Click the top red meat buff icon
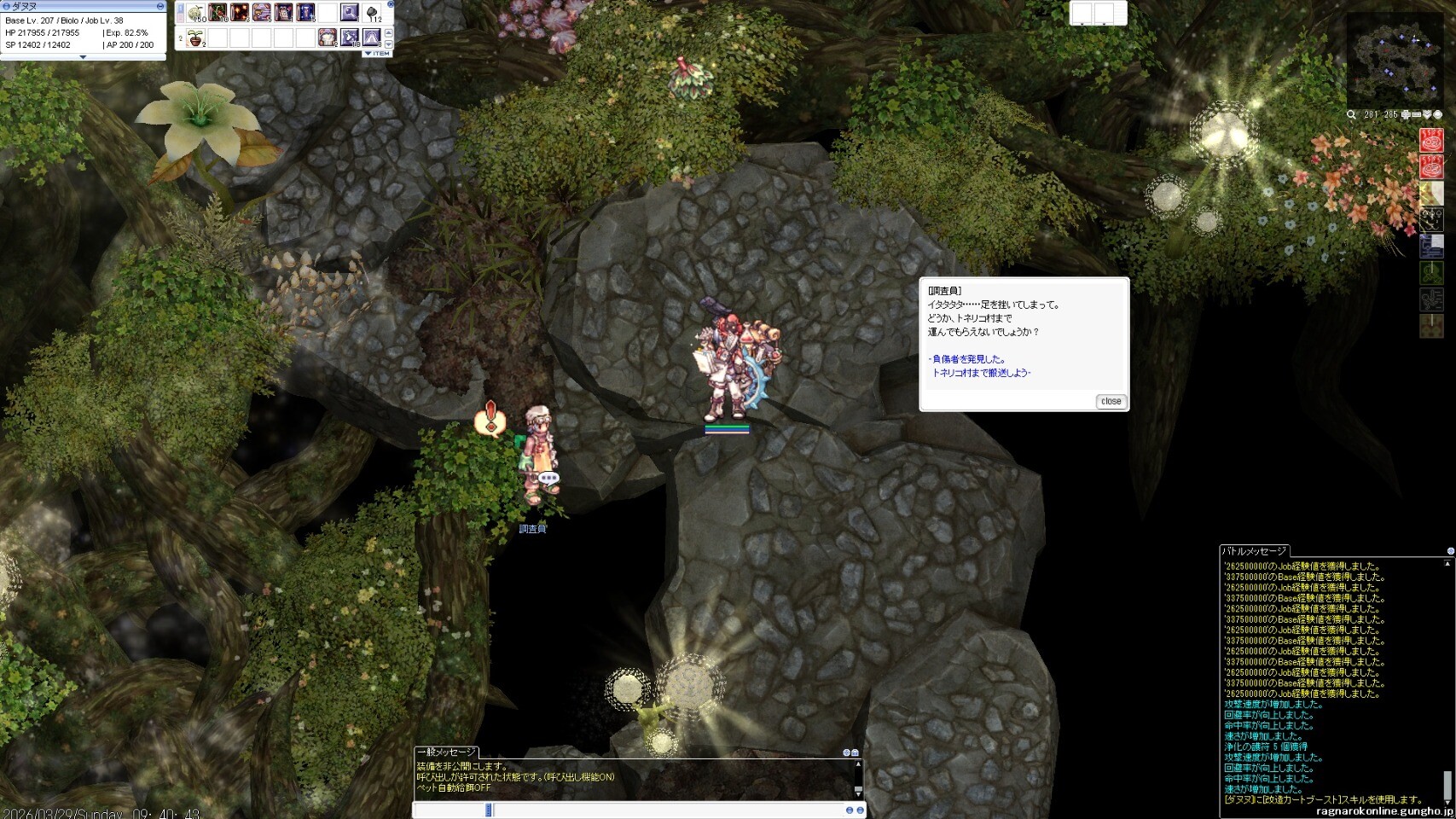1456x819 pixels. 1431,140
